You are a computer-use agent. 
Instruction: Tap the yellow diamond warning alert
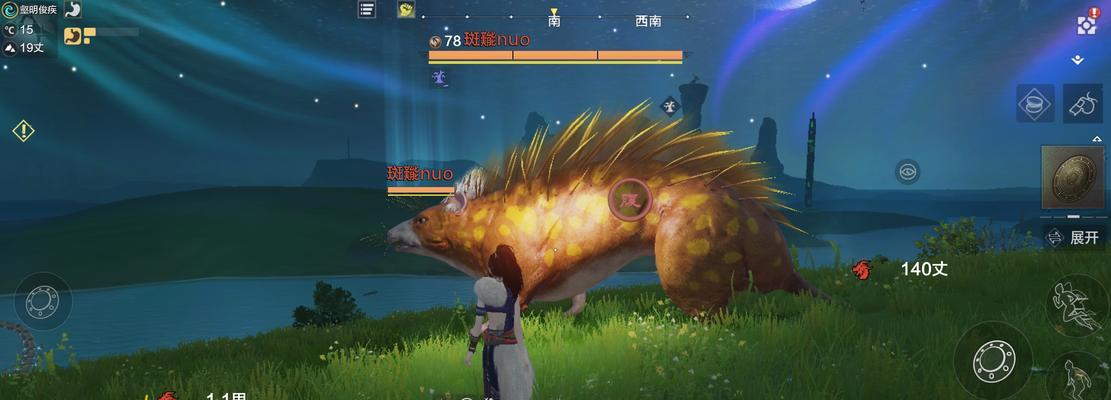click(23, 130)
